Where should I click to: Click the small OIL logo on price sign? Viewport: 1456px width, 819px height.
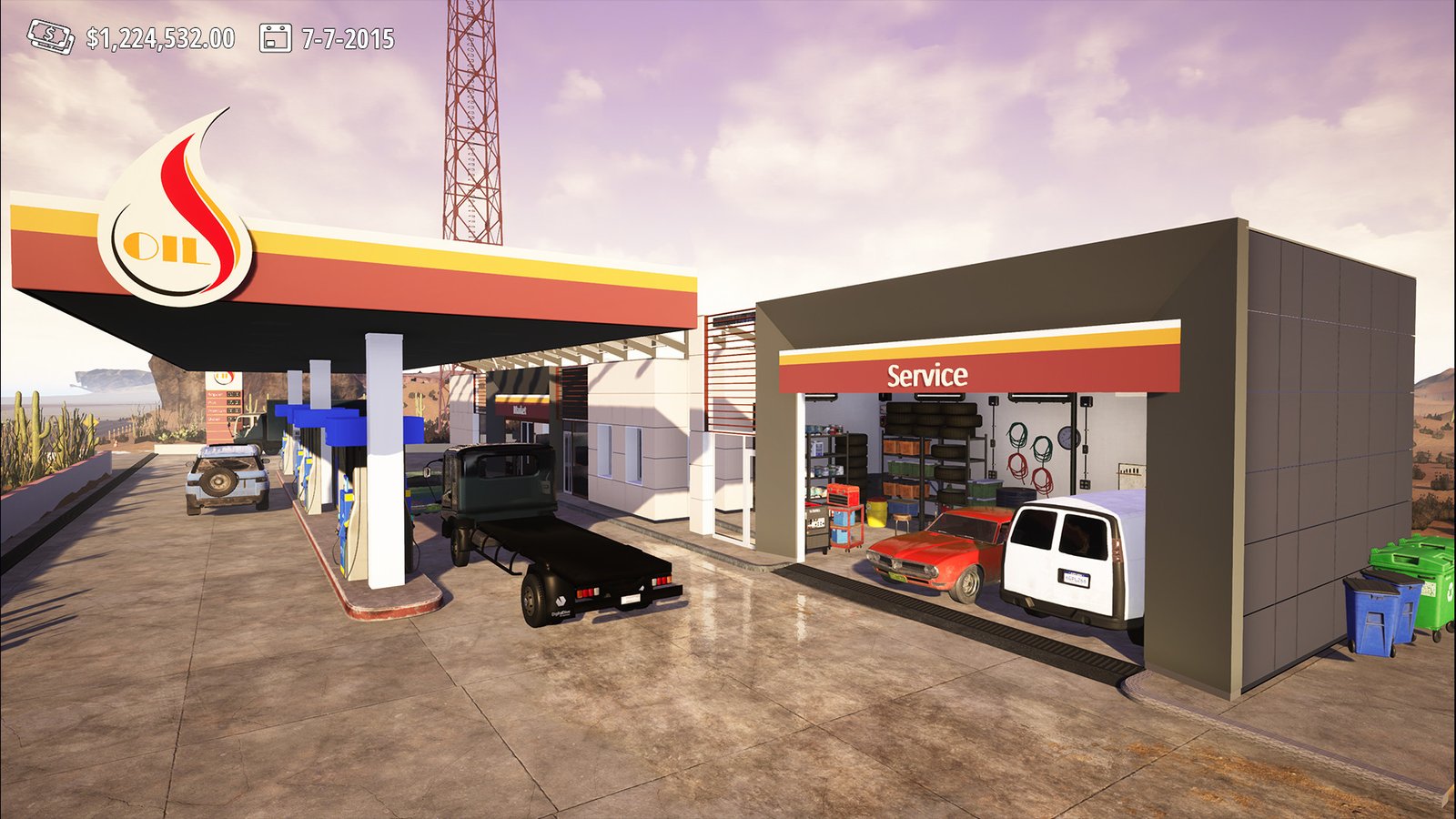pyautogui.click(x=225, y=377)
